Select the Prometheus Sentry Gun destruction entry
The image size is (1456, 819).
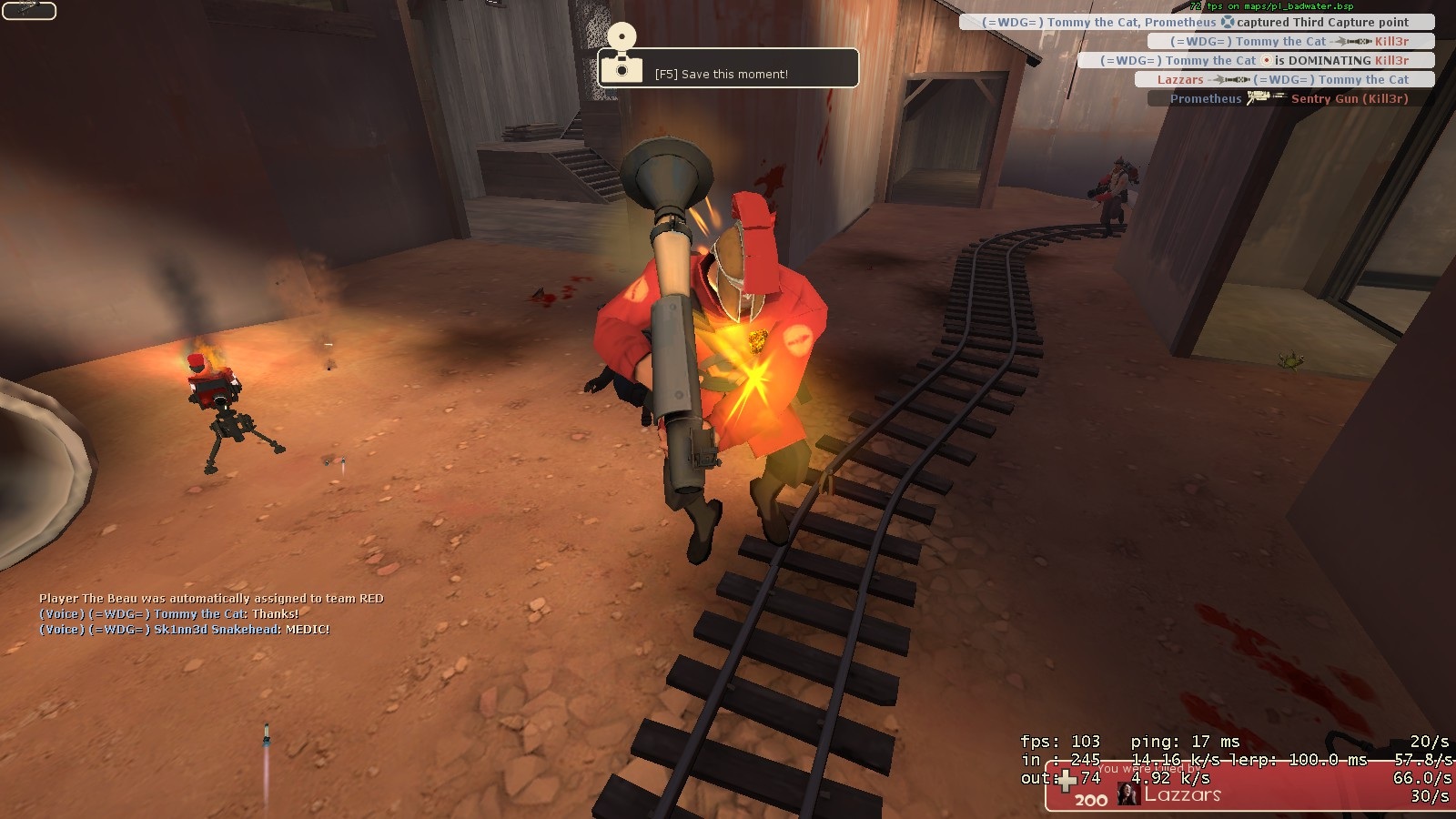pos(1289,98)
